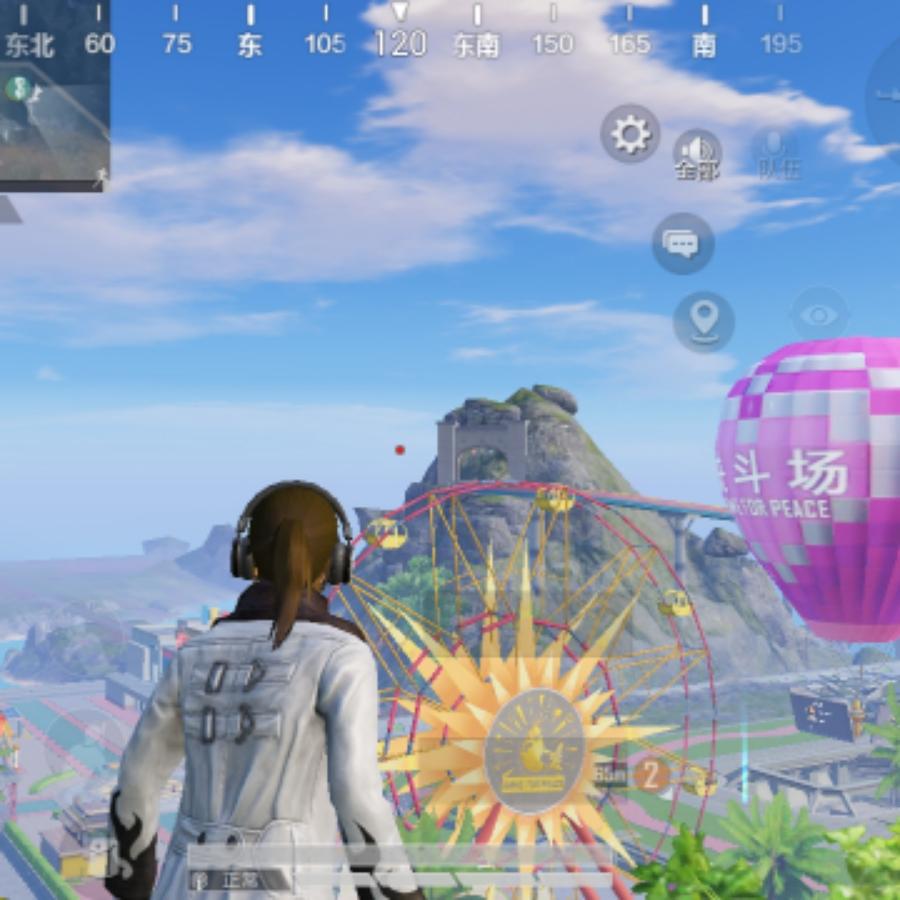
Task: Open the chat speech-bubble button
Action: pyautogui.click(x=683, y=243)
